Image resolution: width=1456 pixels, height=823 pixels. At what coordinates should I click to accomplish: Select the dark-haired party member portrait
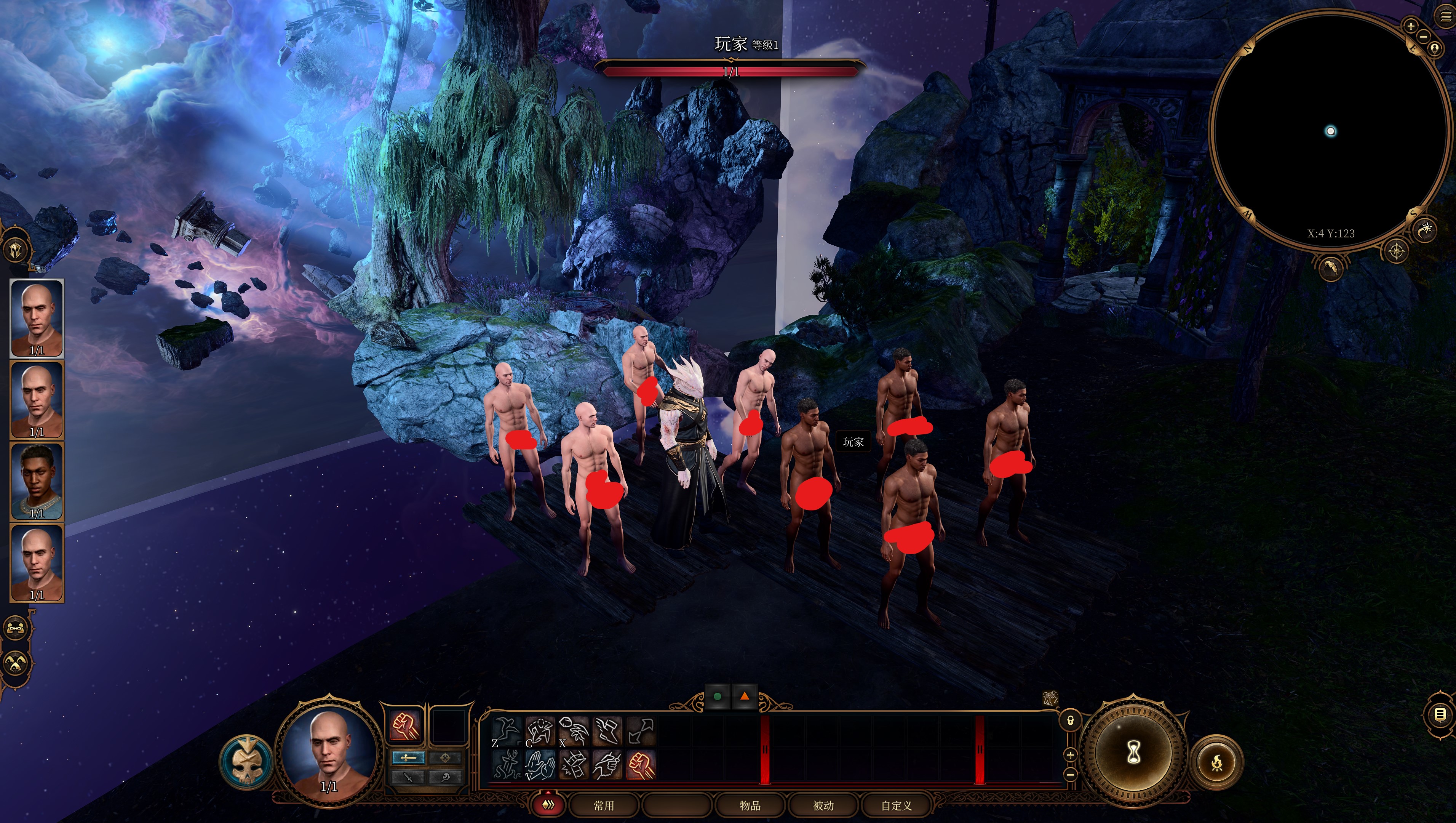pyautogui.click(x=37, y=481)
